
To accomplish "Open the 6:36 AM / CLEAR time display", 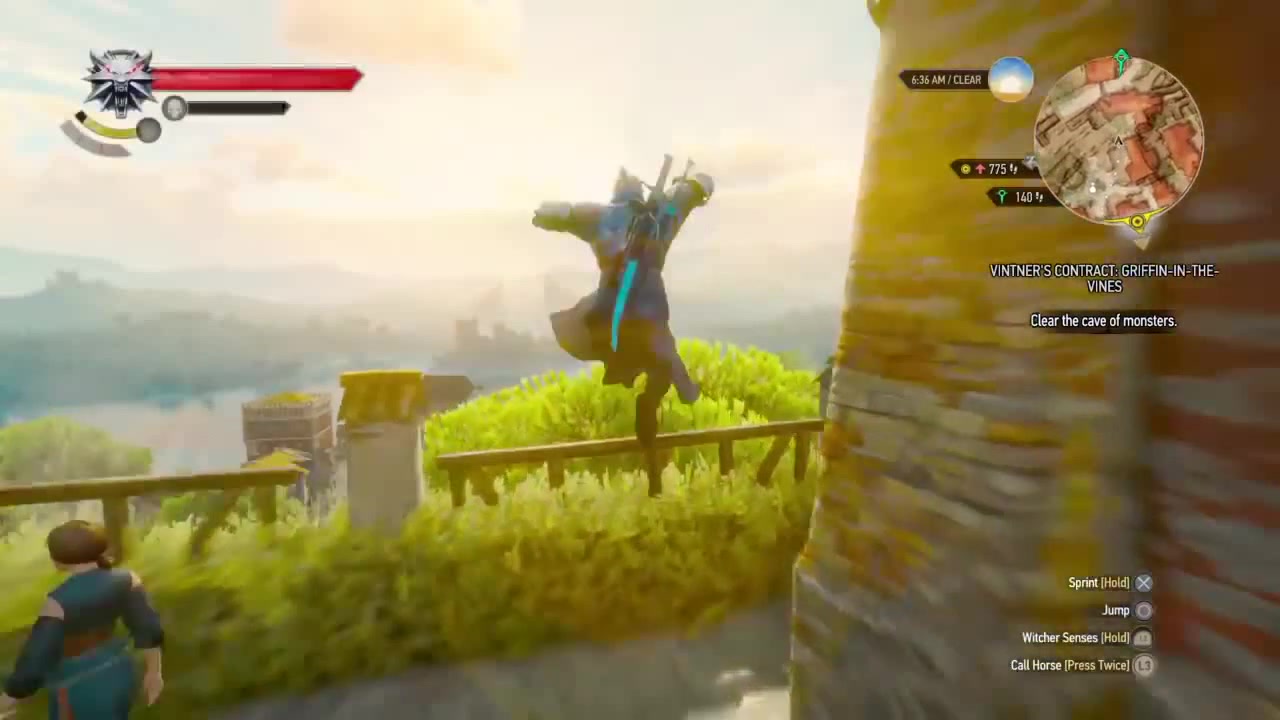I will coord(945,79).
